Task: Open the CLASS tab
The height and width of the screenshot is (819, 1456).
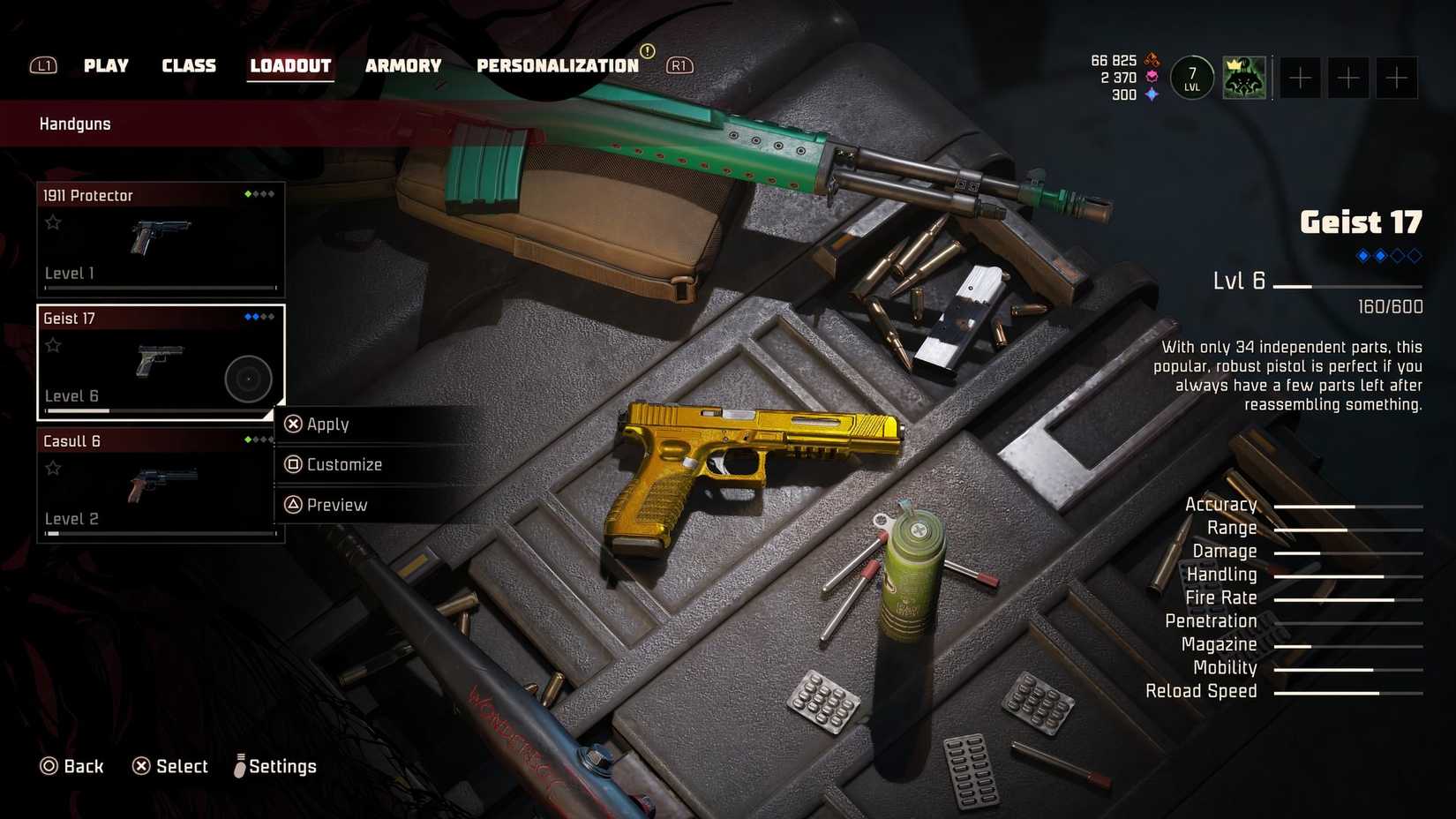Action: point(189,65)
